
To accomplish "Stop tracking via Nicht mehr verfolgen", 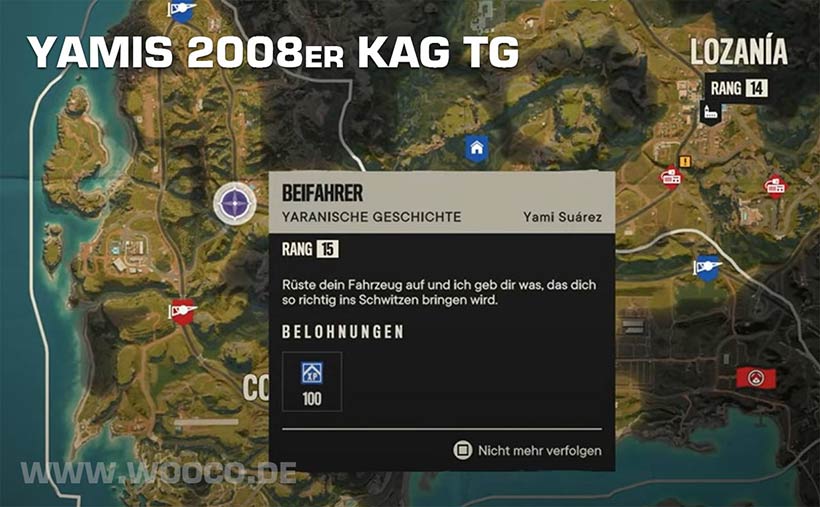I will click(530, 450).
